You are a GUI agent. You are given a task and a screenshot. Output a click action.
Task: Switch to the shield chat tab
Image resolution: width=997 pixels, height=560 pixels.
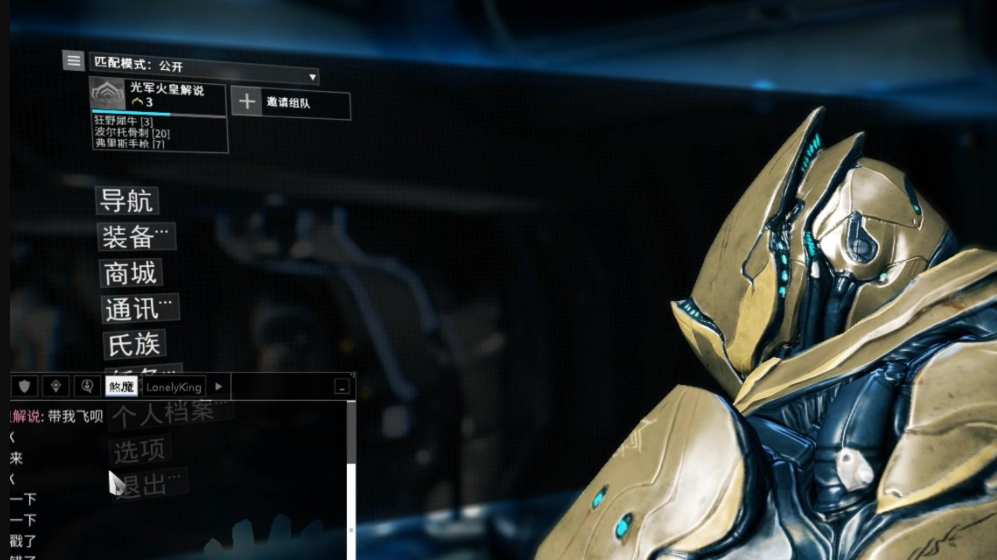pyautogui.click(x=25, y=386)
